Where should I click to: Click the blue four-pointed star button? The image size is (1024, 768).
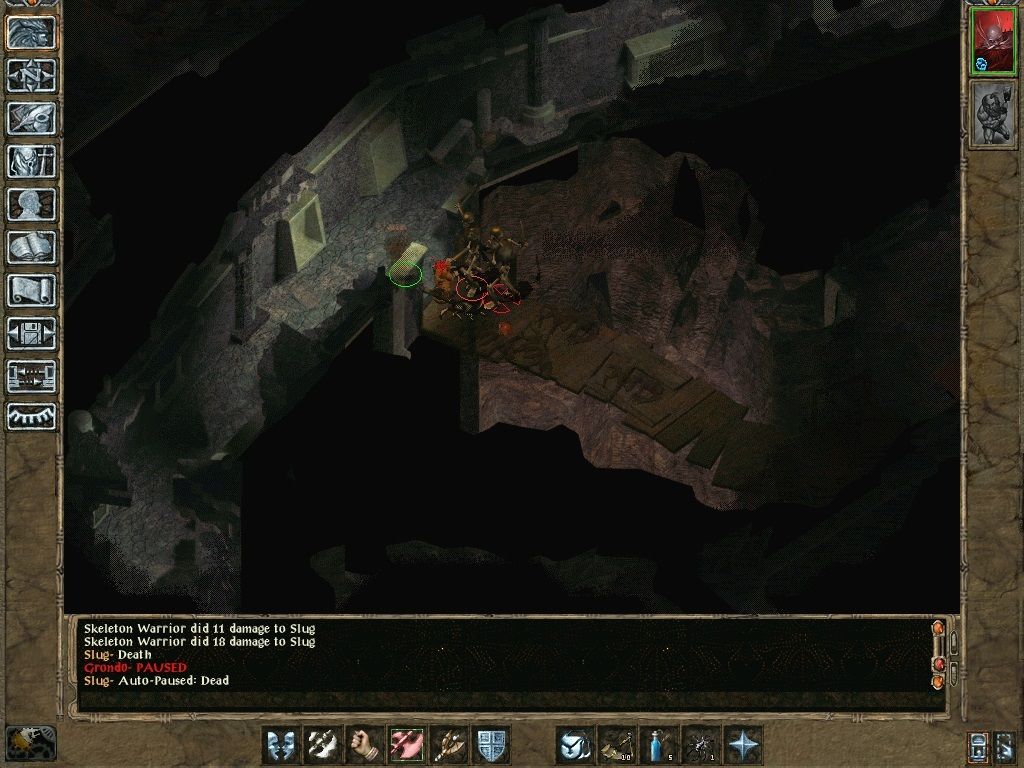point(743,745)
